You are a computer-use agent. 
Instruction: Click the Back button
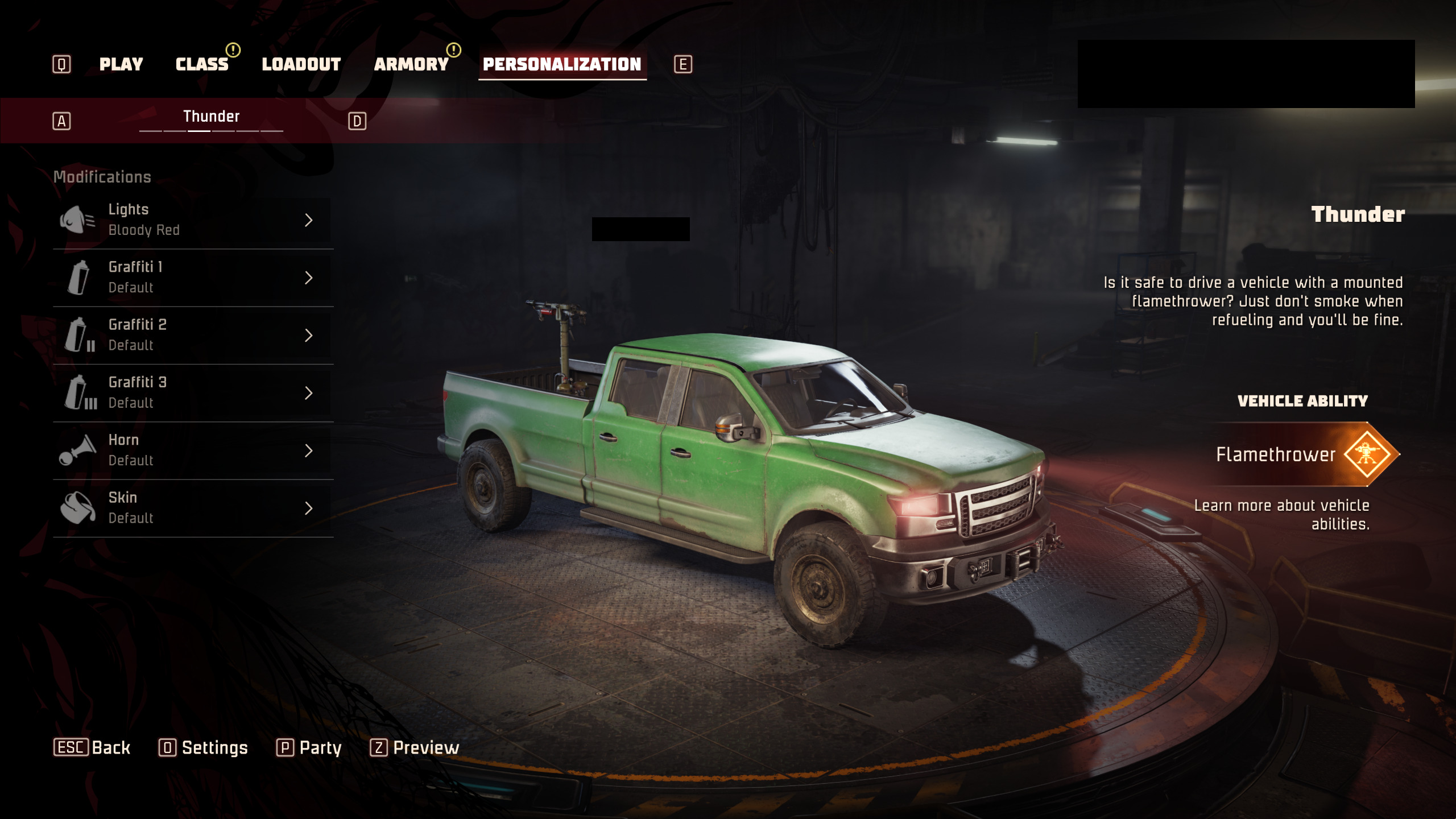pyautogui.click(x=92, y=747)
